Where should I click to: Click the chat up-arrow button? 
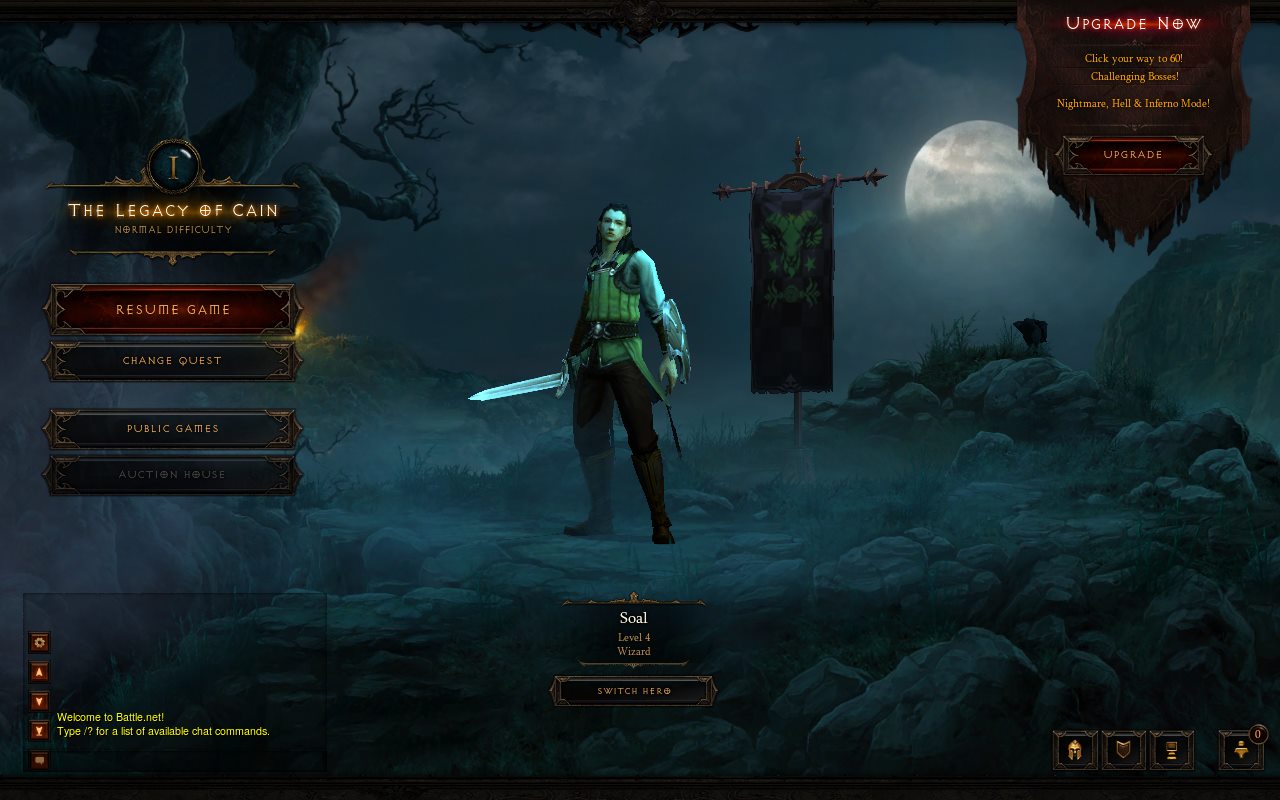point(40,672)
